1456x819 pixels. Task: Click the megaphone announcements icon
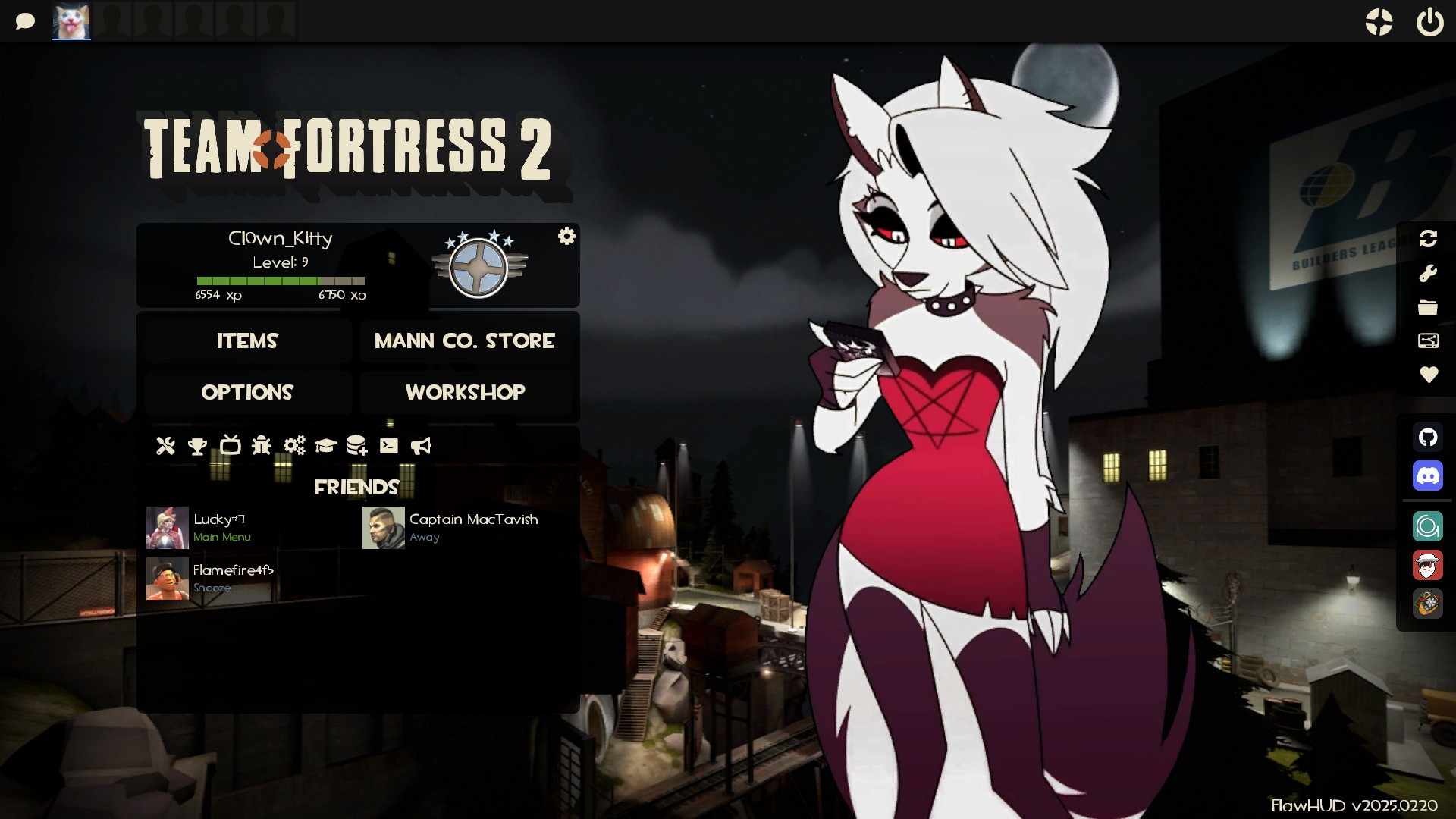click(x=422, y=446)
